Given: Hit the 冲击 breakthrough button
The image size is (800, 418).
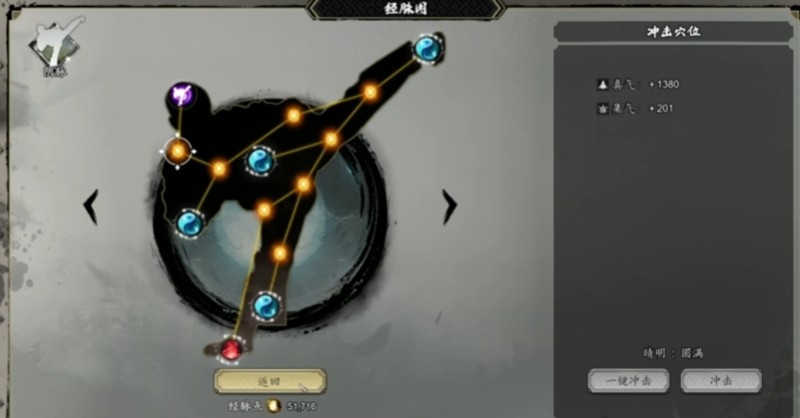Looking at the screenshot, I should point(720,381).
